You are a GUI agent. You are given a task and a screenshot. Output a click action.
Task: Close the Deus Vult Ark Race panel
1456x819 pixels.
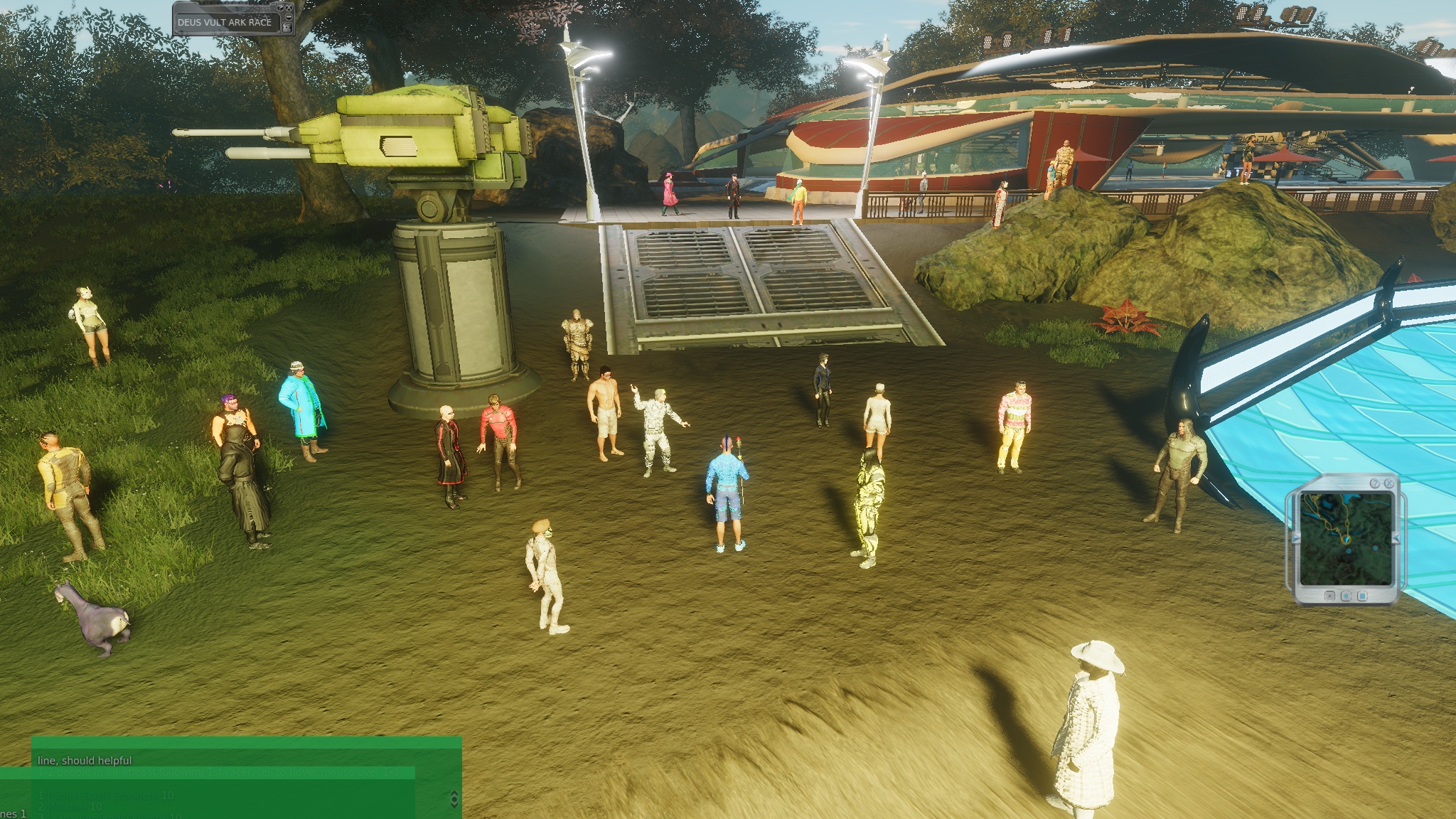point(289,7)
